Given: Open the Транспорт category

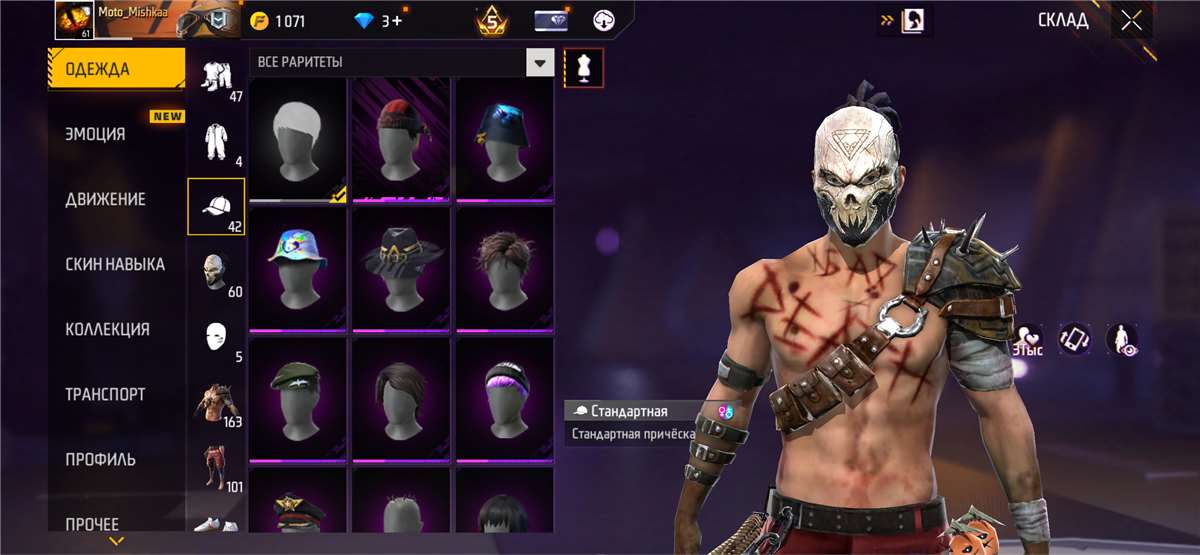Looking at the screenshot, I should pos(105,394).
